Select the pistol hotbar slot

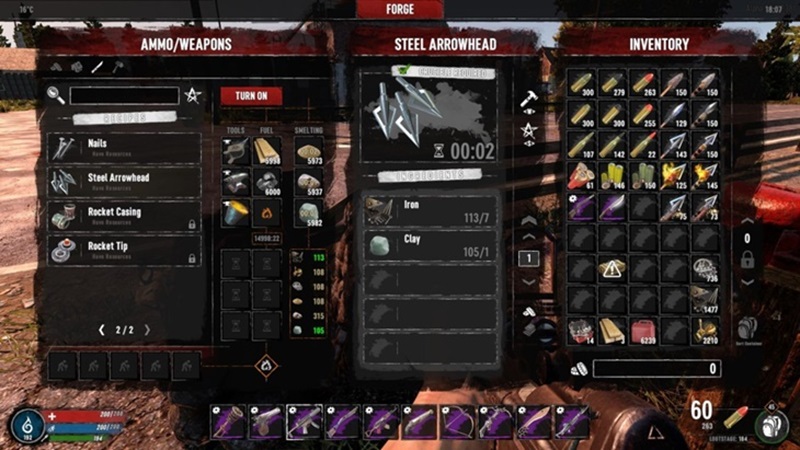pyautogui.click(x=266, y=422)
